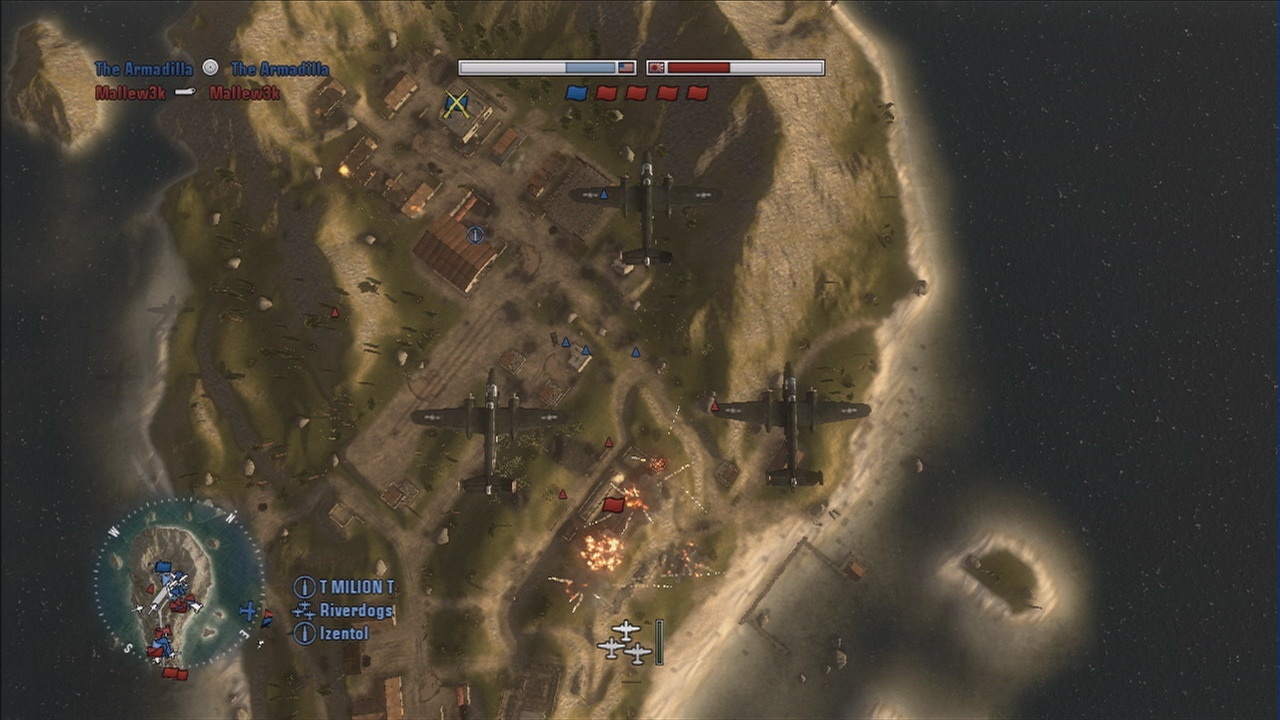Select the blue plane marker beside the minimap
The width and height of the screenshot is (1280, 720).
click(248, 610)
